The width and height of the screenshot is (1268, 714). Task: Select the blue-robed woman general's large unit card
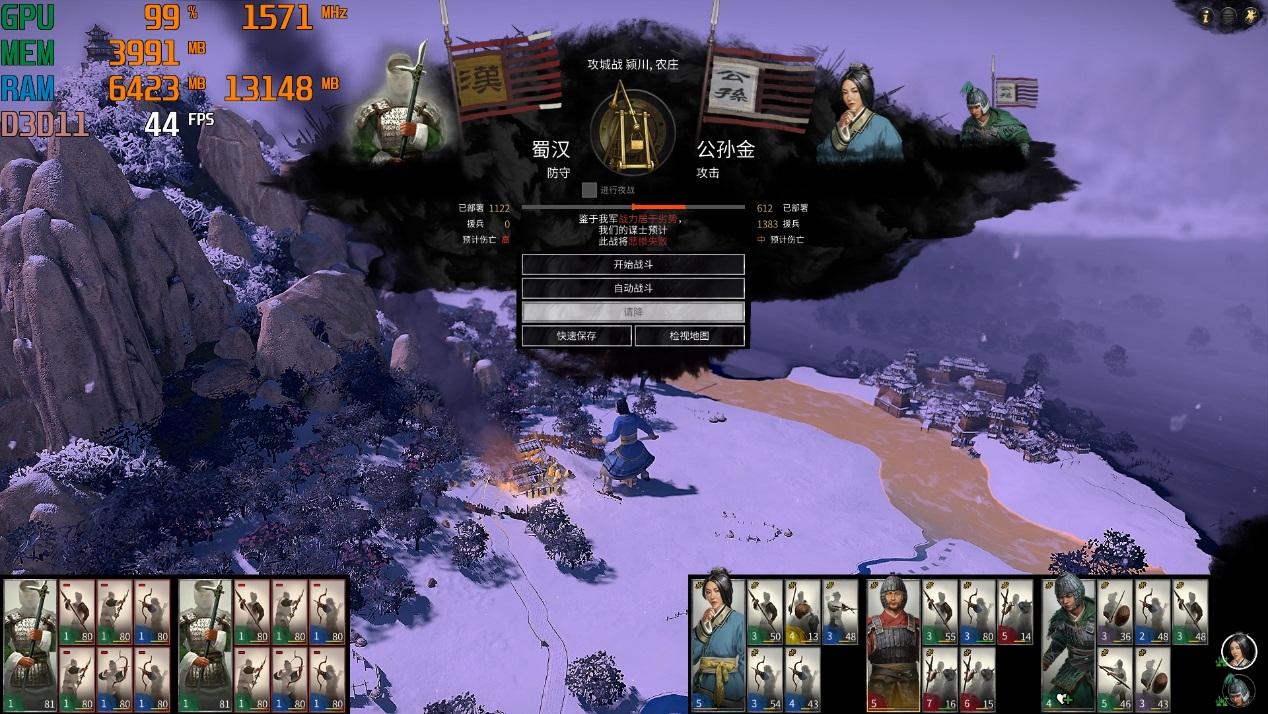click(716, 639)
